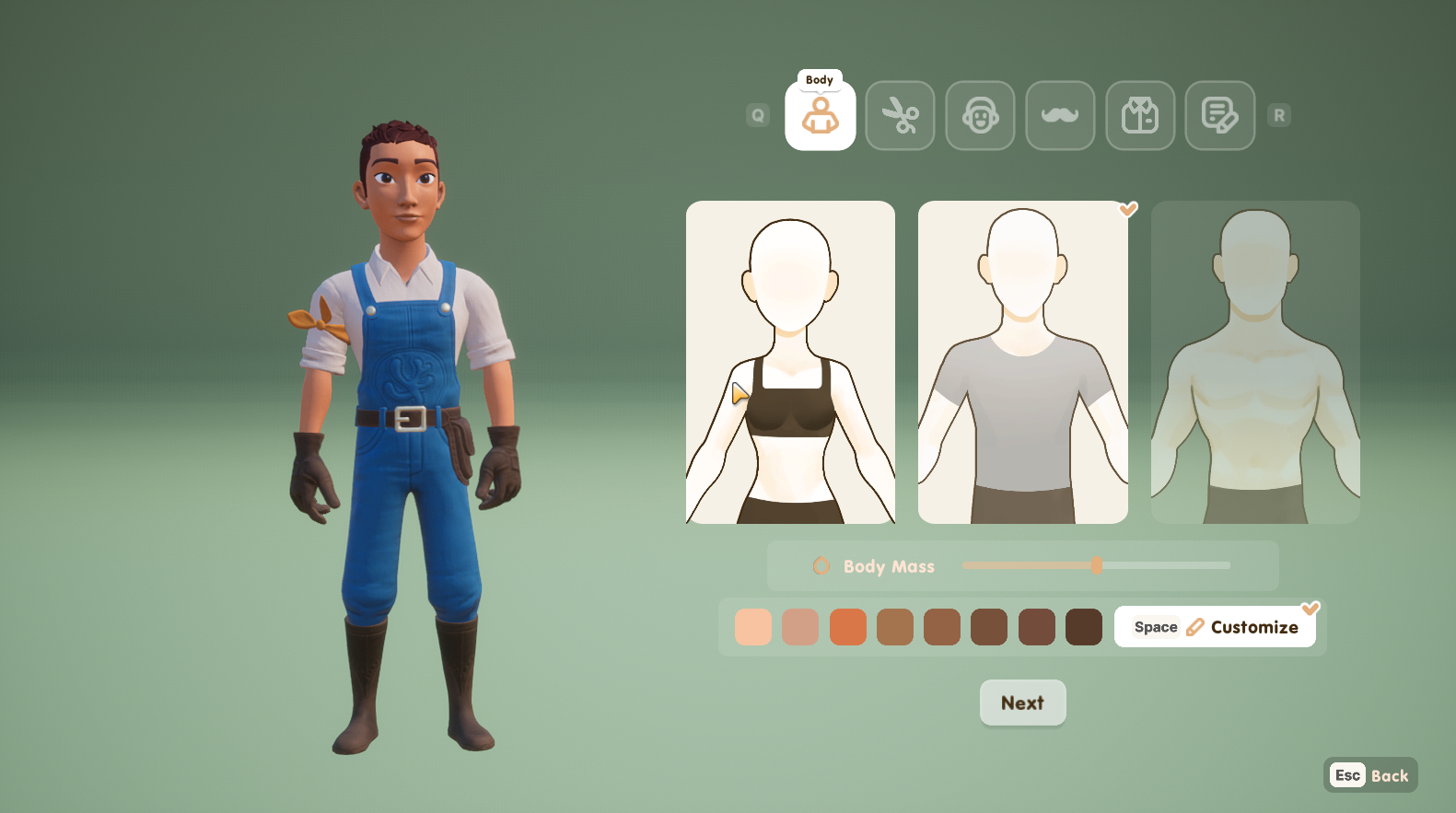Switch to the Body tab
1456x813 pixels.
coord(820,116)
